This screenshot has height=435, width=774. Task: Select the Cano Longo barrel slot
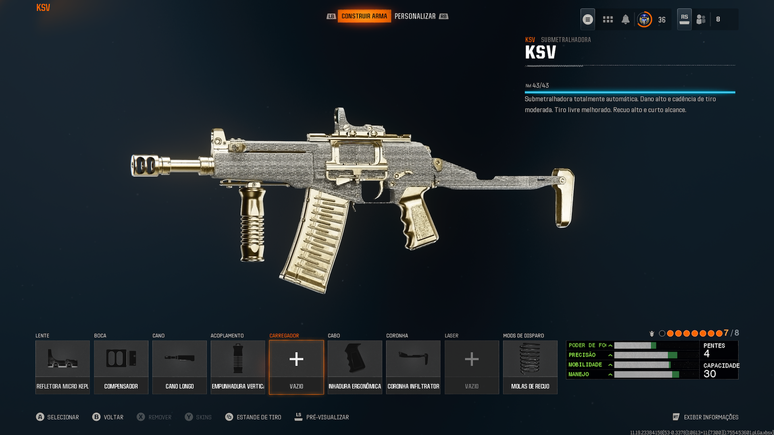(179, 366)
